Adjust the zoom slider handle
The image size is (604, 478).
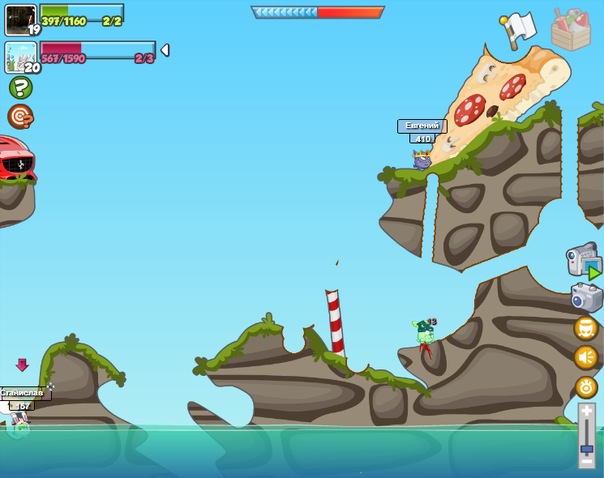[x=587, y=448]
